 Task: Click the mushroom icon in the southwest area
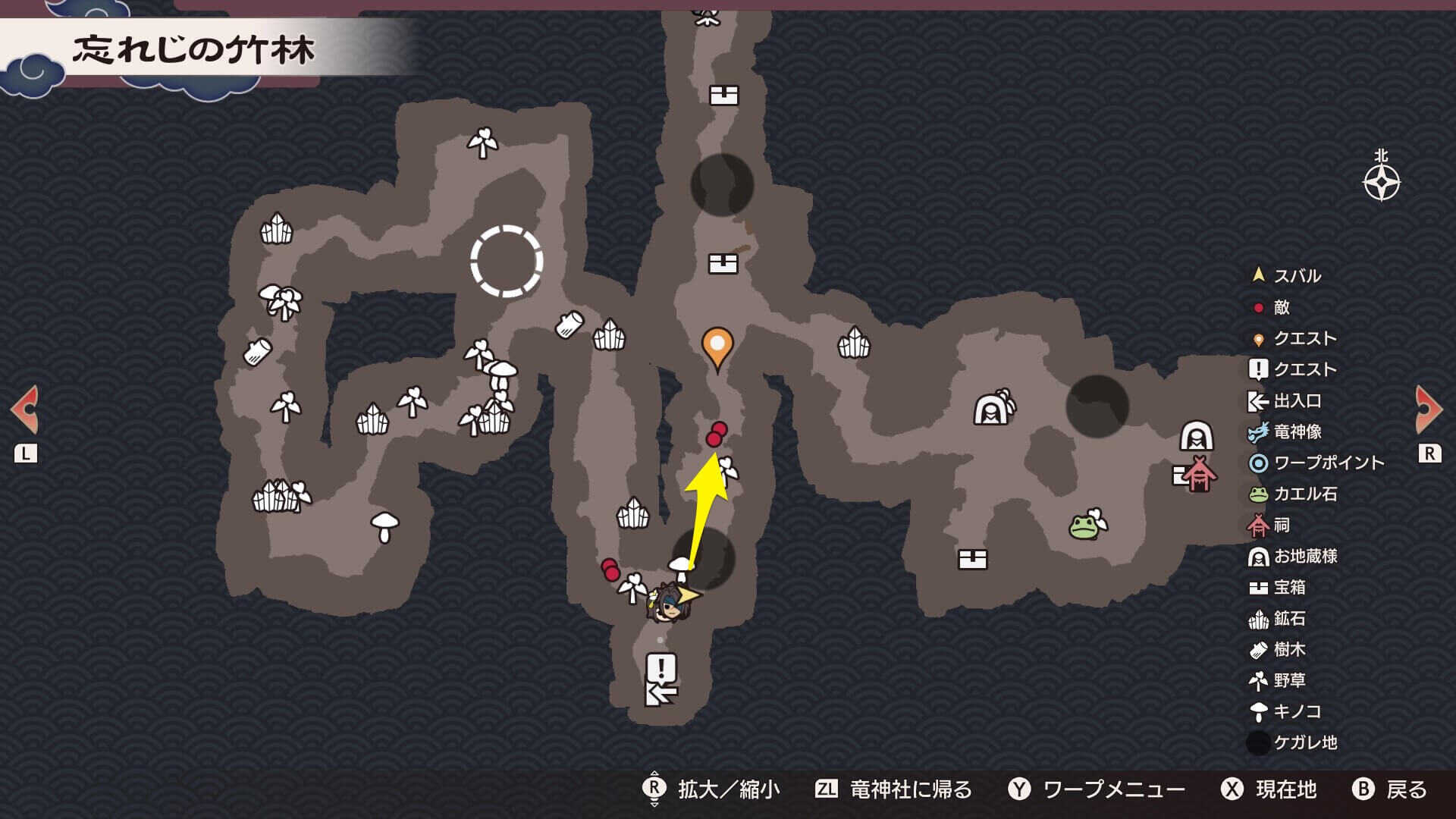click(x=385, y=521)
